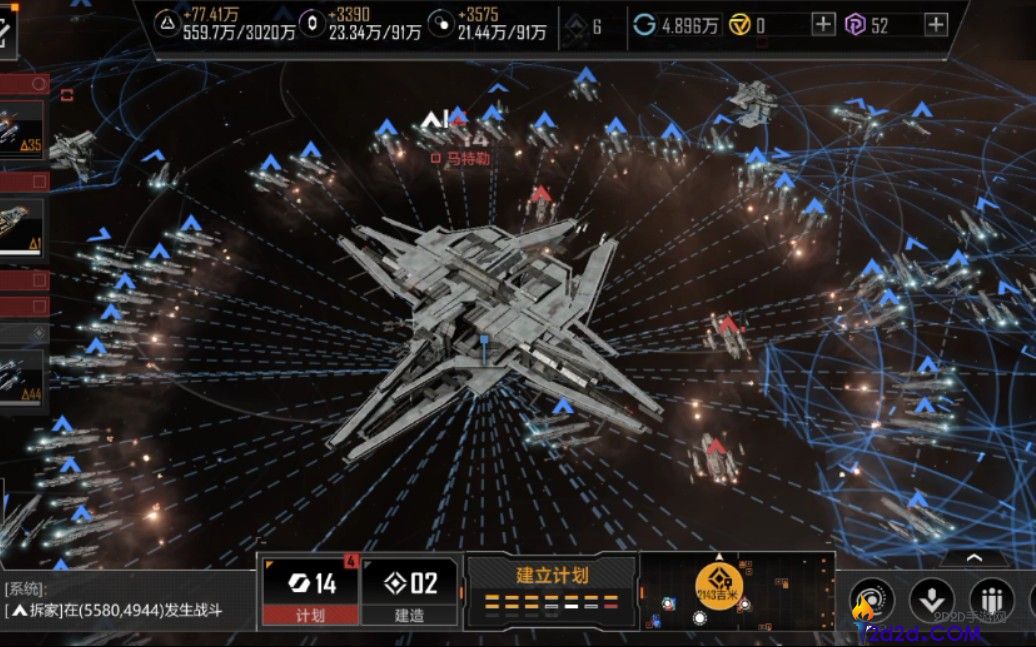Click the downward arrow round button
This screenshot has width=1036, height=647.
pos(931,600)
